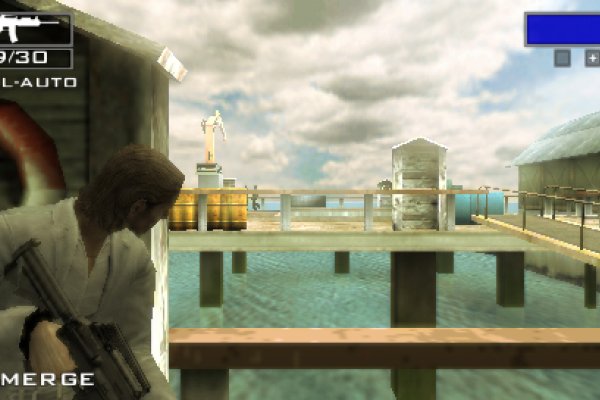Viewport: 600px width, 400px height.
Task: Choose the SUBMERGE action label
Action: pyautogui.click(x=48, y=379)
